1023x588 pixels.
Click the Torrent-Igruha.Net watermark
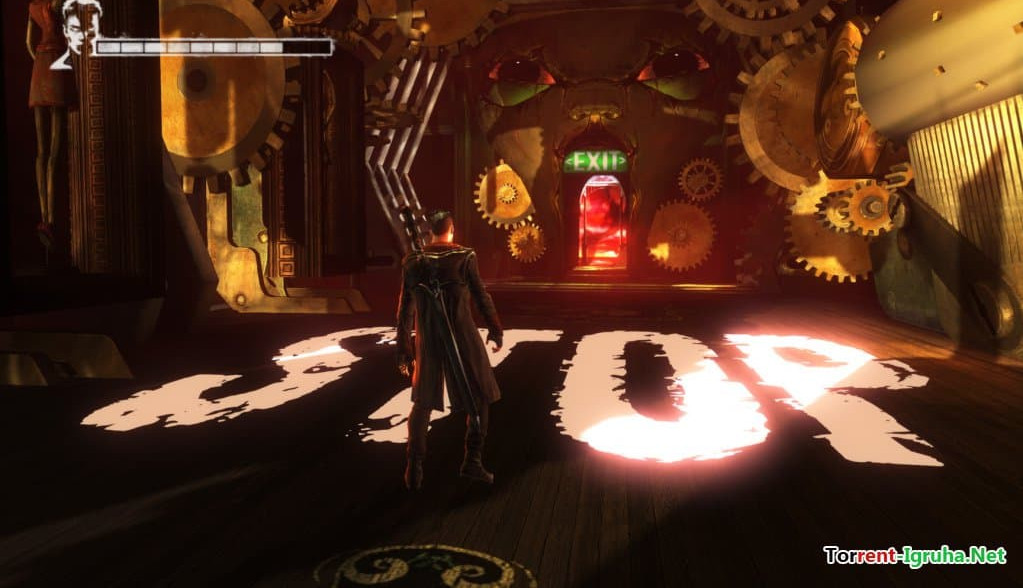913,554
